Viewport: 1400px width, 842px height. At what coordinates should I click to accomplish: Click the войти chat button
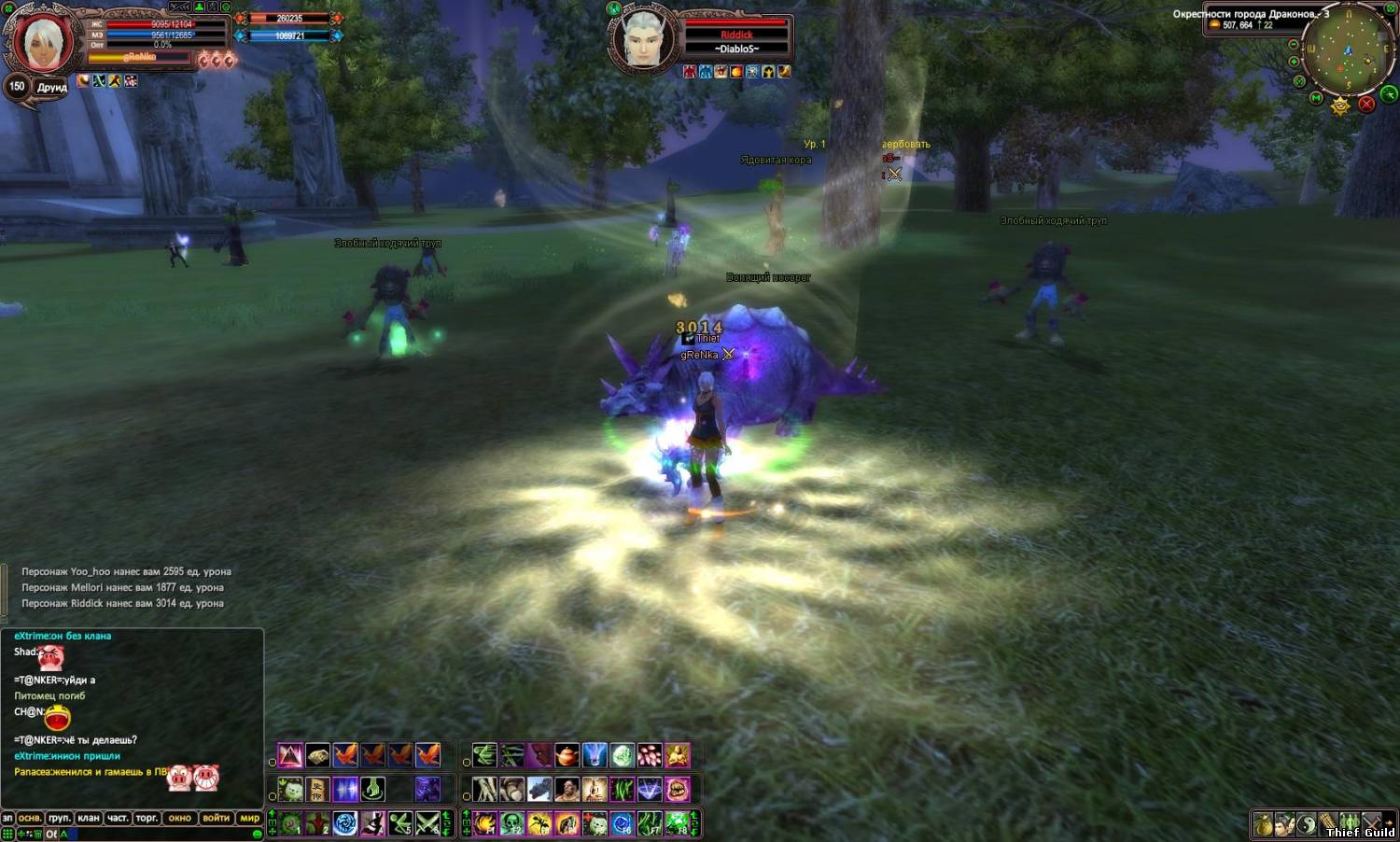tap(216, 818)
